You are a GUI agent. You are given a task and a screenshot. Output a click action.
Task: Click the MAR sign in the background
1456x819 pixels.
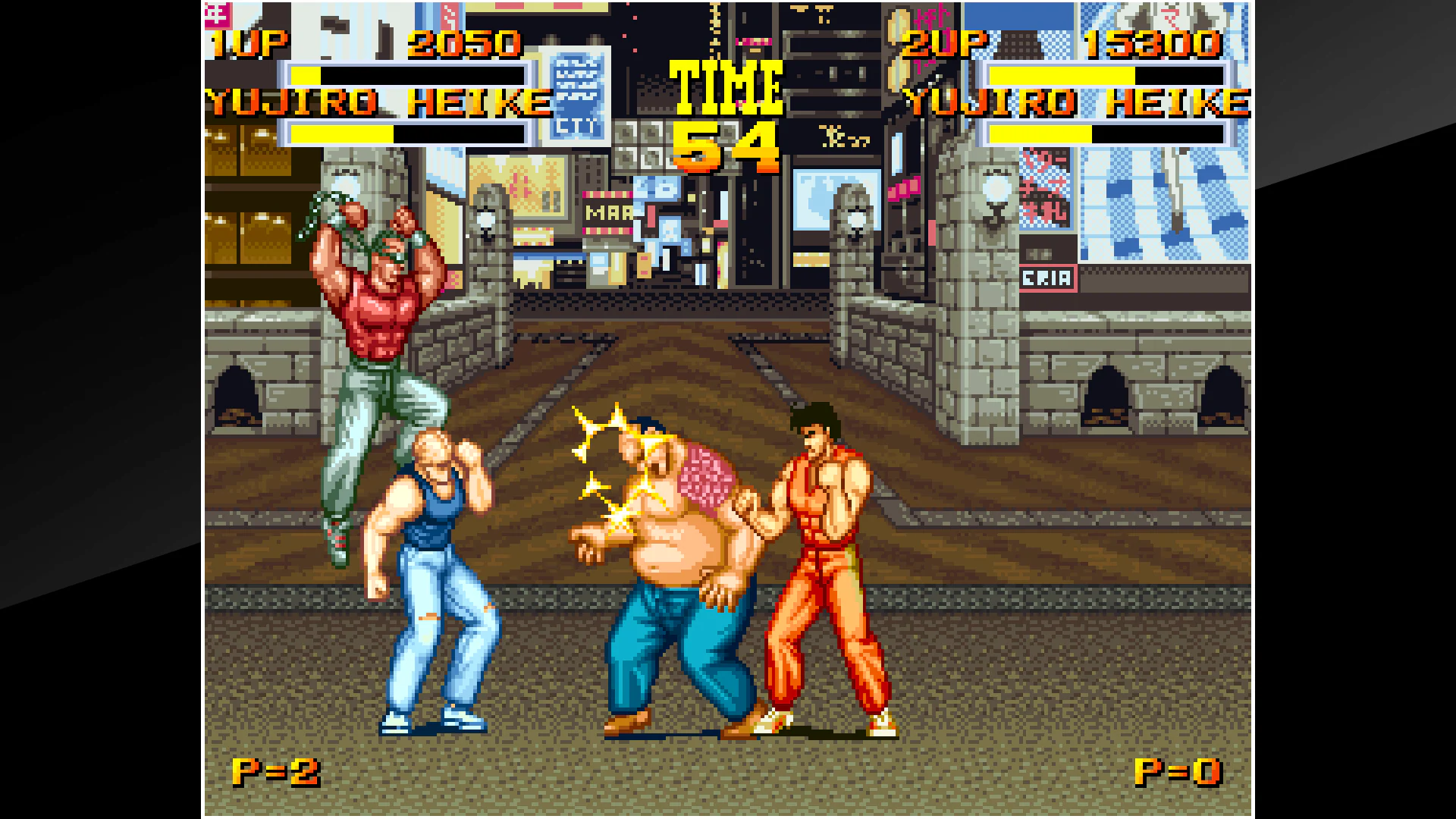(x=605, y=212)
